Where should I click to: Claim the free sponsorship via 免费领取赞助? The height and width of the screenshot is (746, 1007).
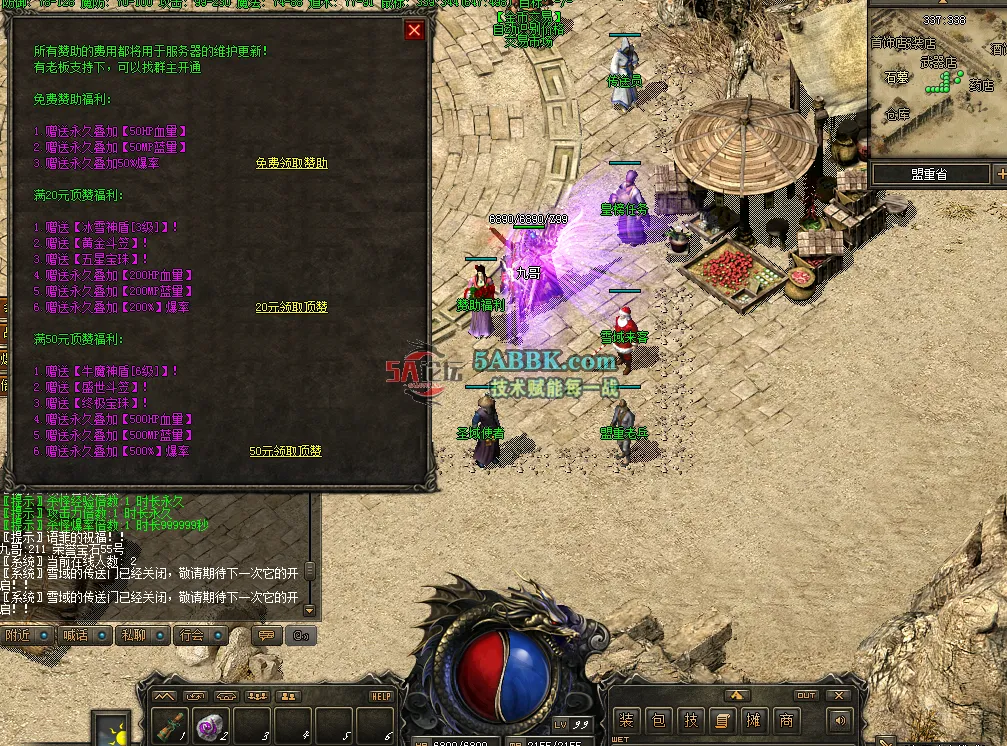(x=291, y=163)
